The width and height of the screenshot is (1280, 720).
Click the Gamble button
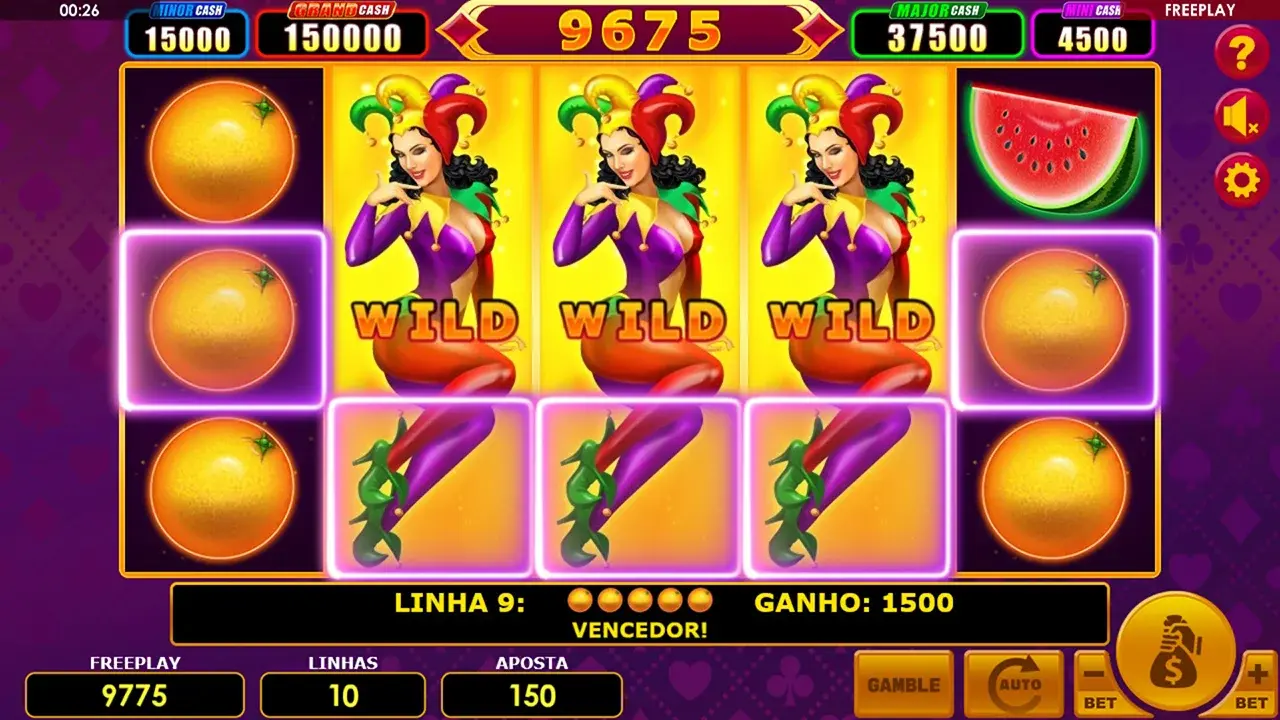click(x=903, y=685)
